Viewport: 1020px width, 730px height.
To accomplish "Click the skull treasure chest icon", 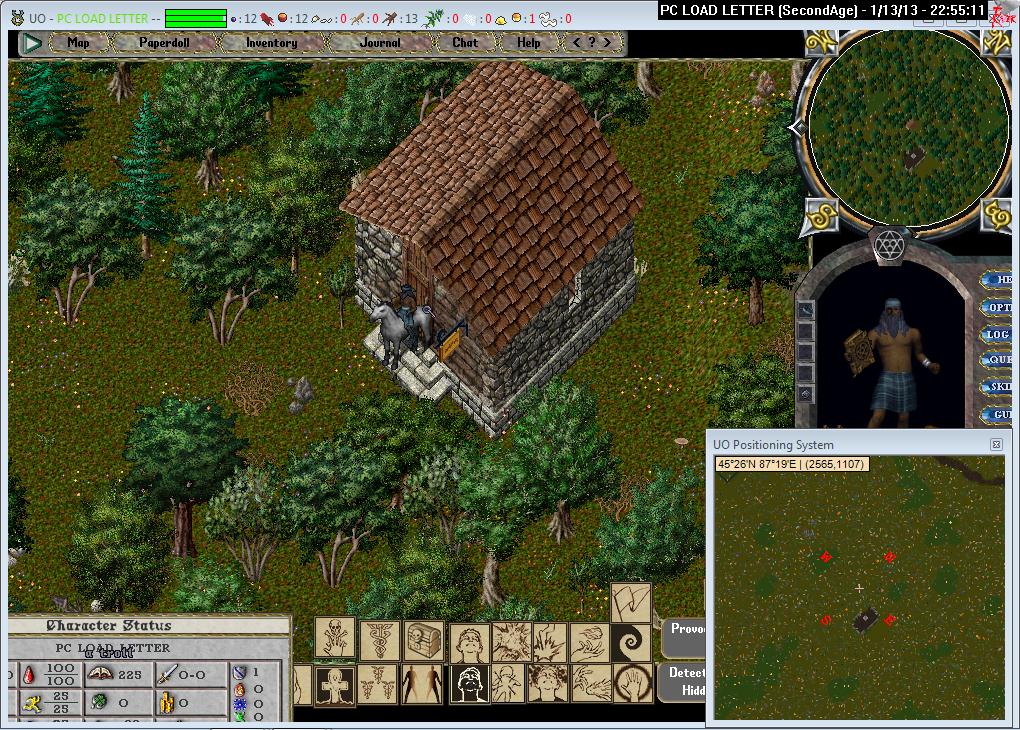I will point(424,641).
